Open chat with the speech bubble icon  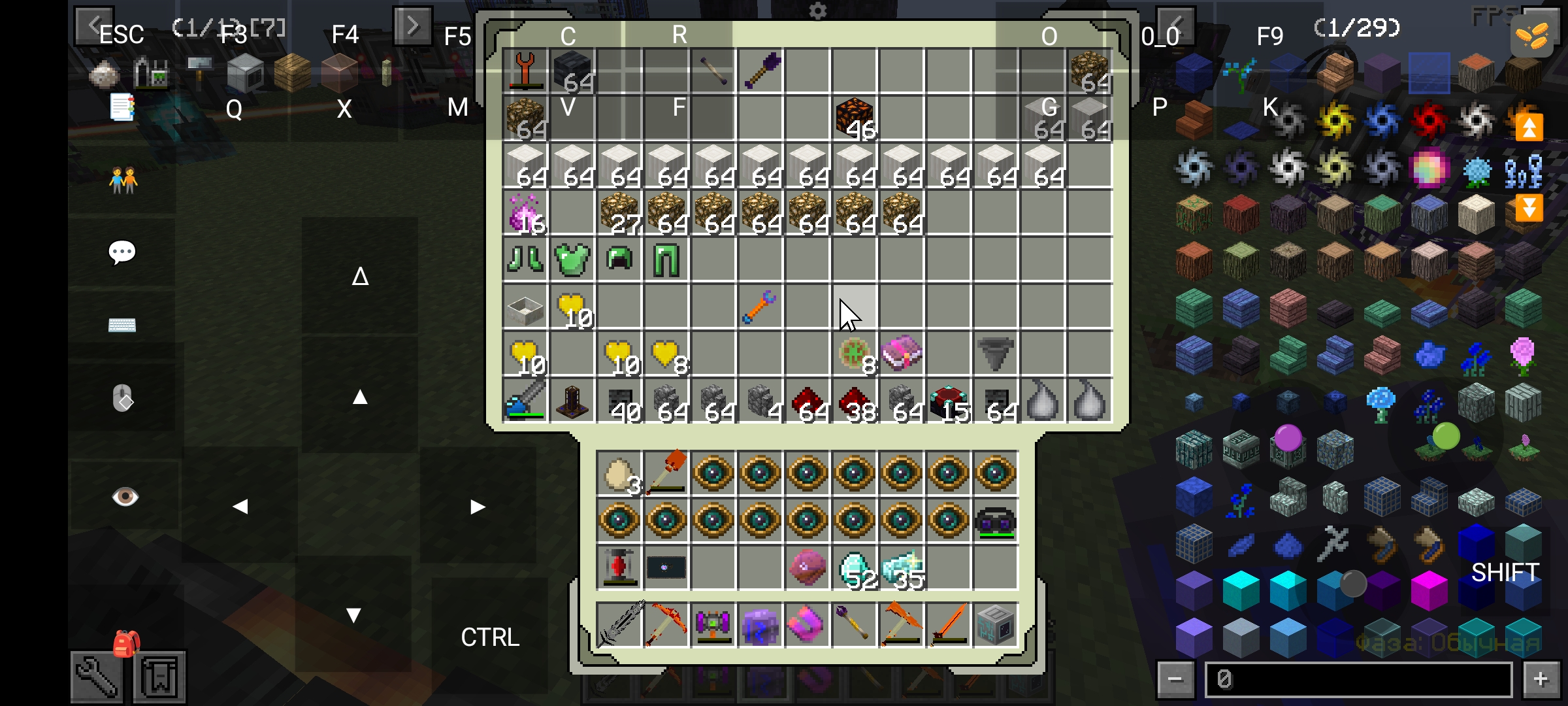(122, 252)
